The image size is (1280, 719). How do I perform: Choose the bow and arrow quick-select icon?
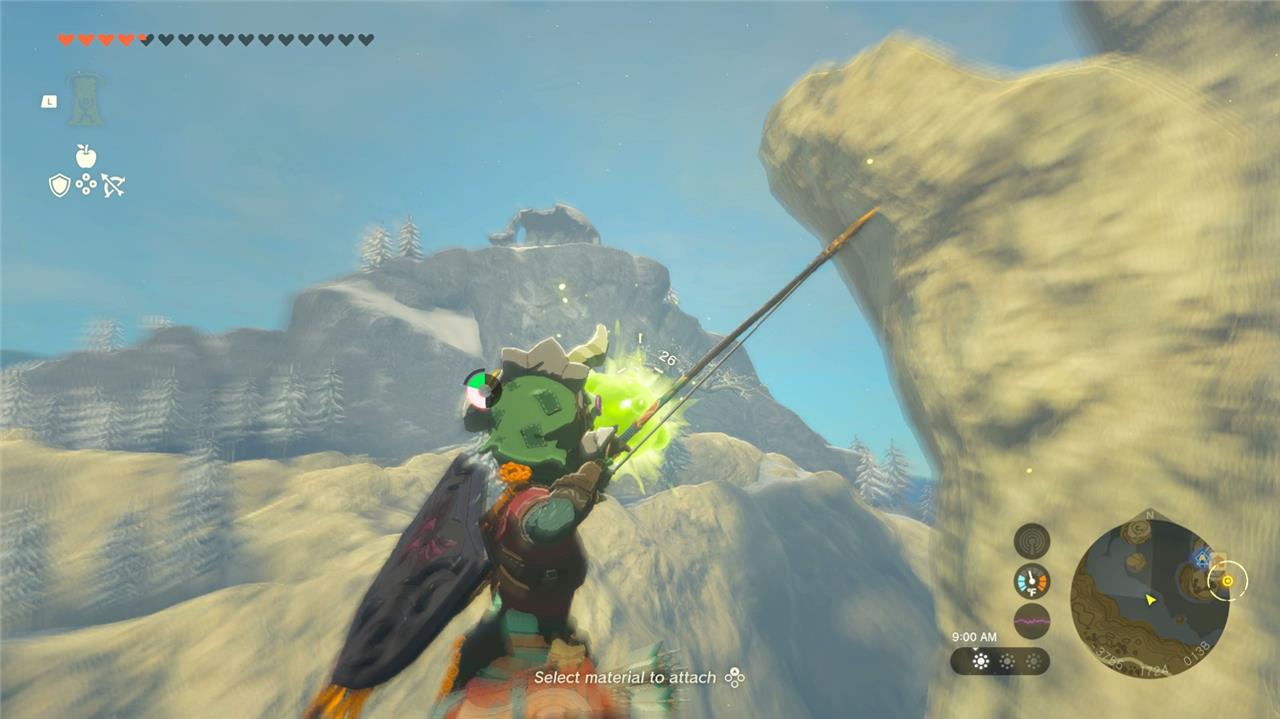point(113,185)
